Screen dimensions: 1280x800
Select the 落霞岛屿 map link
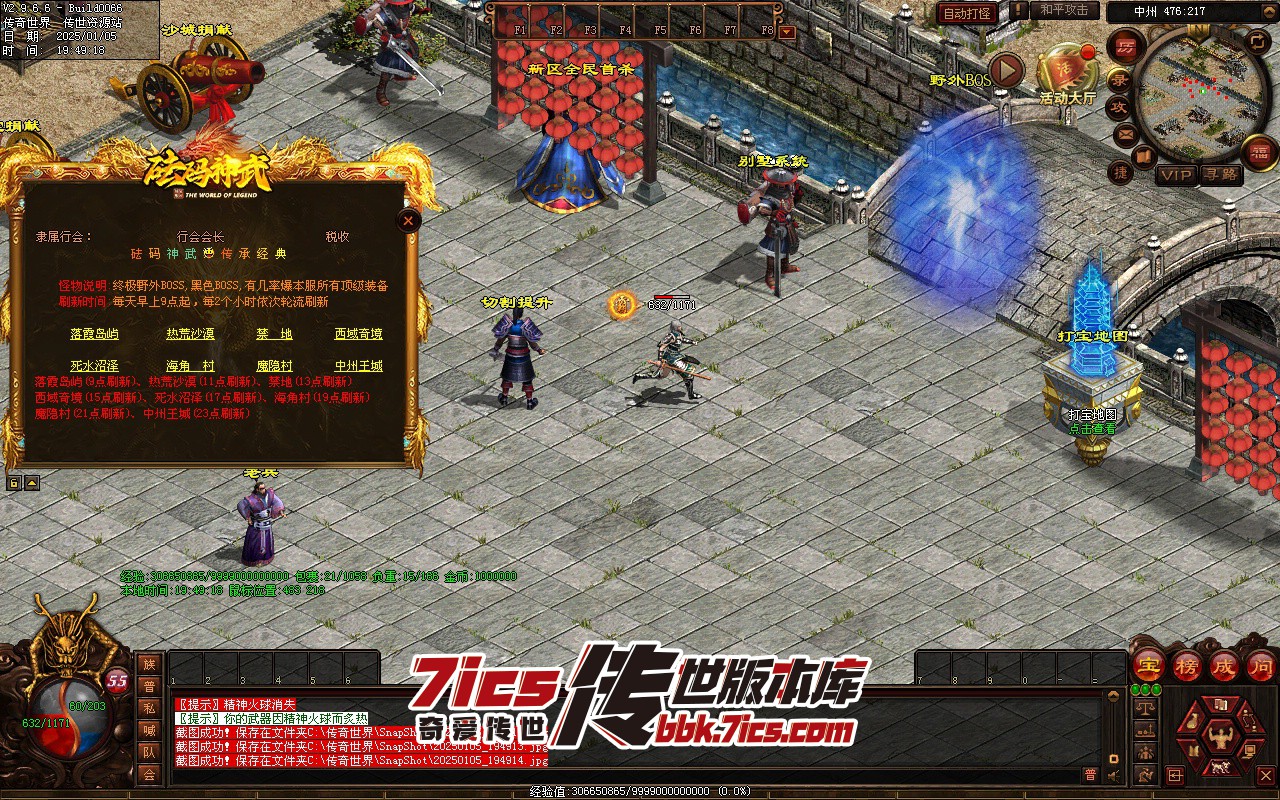94,334
